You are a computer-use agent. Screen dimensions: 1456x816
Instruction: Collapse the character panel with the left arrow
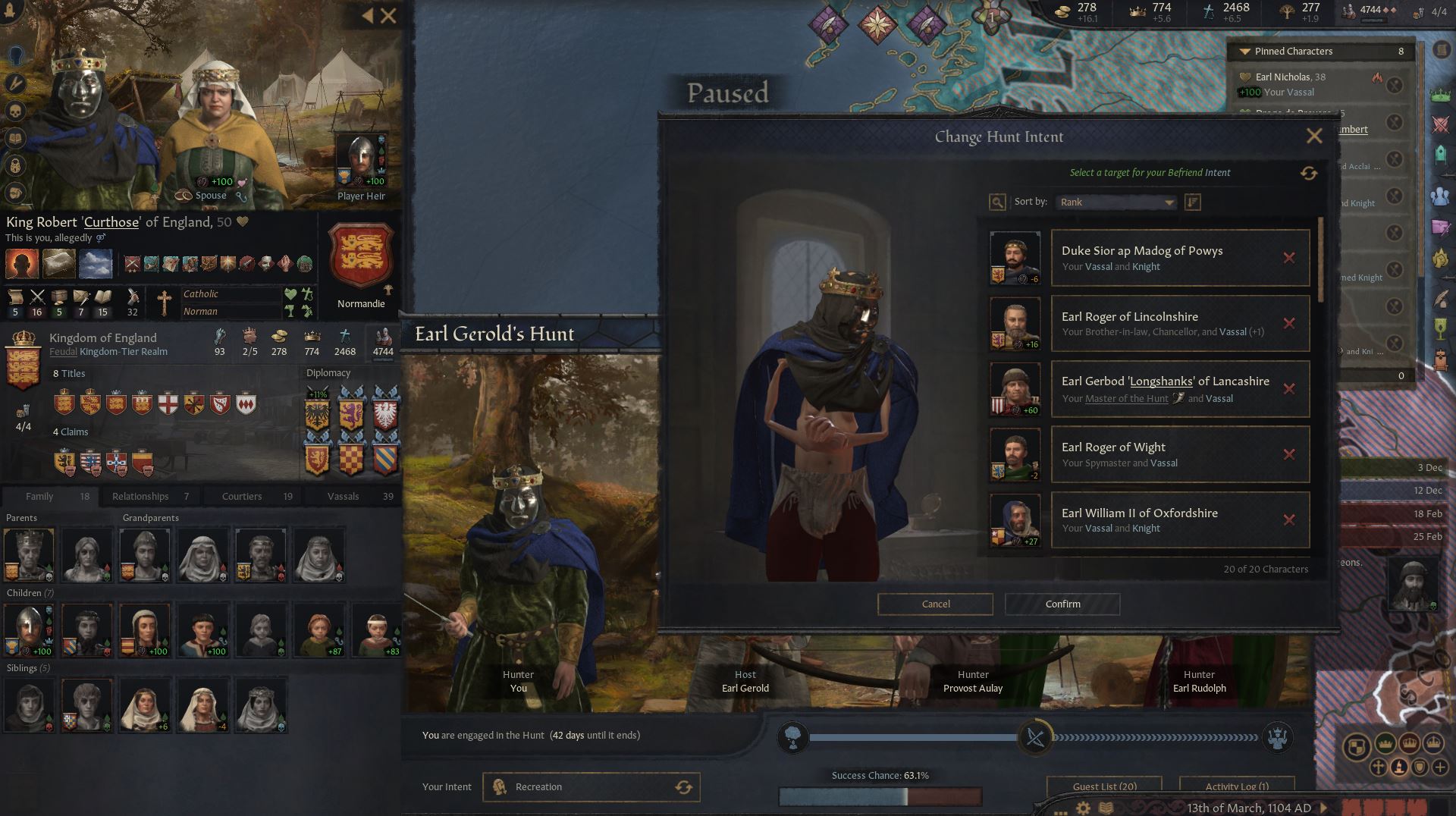point(367,15)
